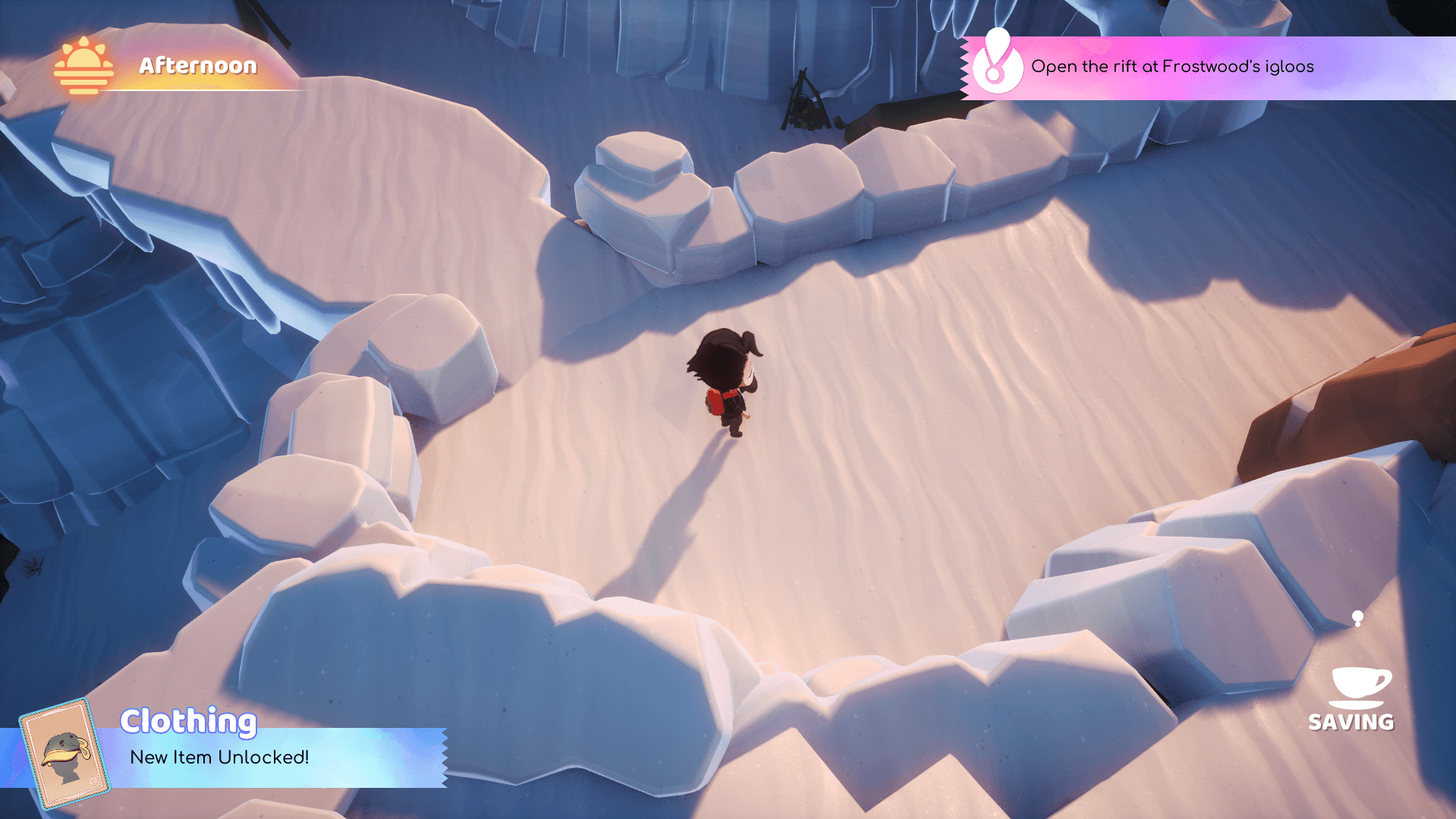
Task: Select the Clothing item card thumbnail
Action: point(64,753)
